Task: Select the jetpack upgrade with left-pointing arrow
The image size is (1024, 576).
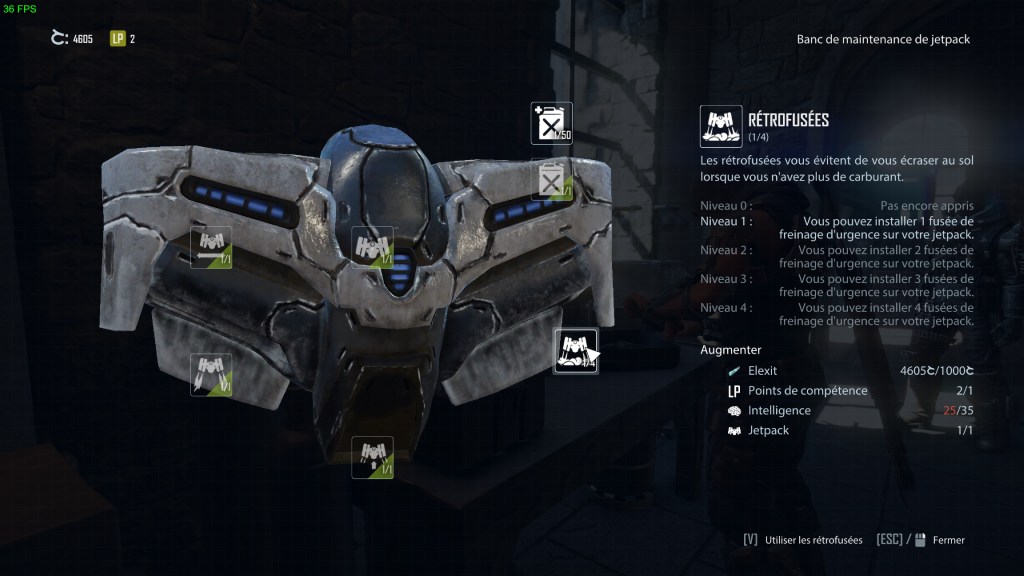Action: [211, 247]
